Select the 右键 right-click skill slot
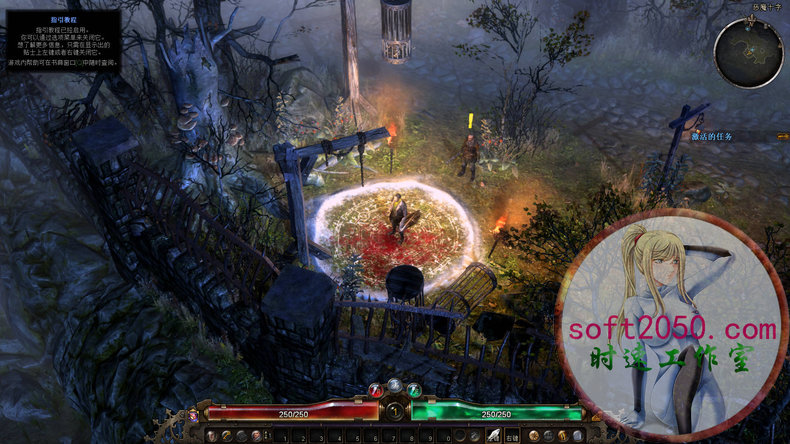This screenshot has height=444, width=790. pyautogui.click(x=512, y=435)
